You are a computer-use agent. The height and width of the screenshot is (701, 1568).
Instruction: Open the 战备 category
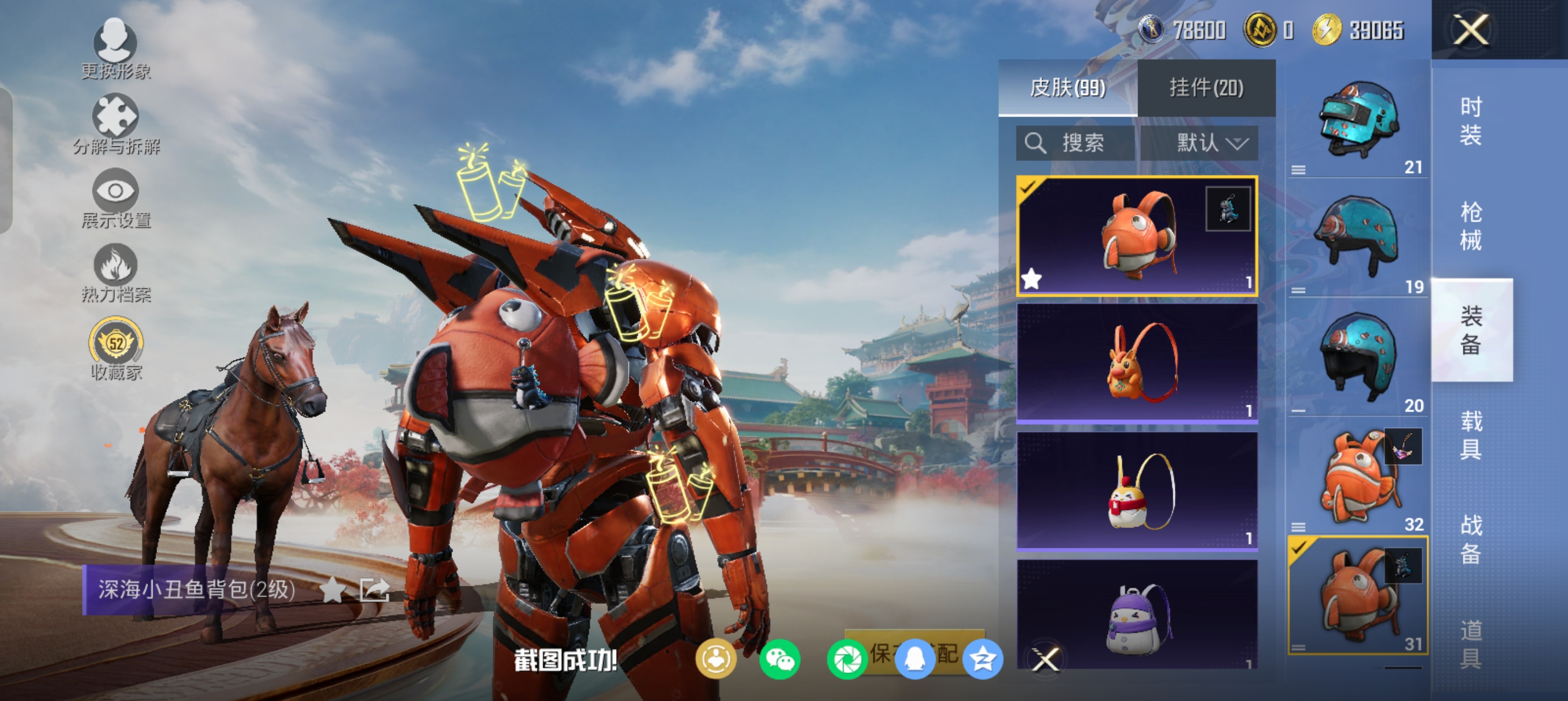coord(1471,539)
